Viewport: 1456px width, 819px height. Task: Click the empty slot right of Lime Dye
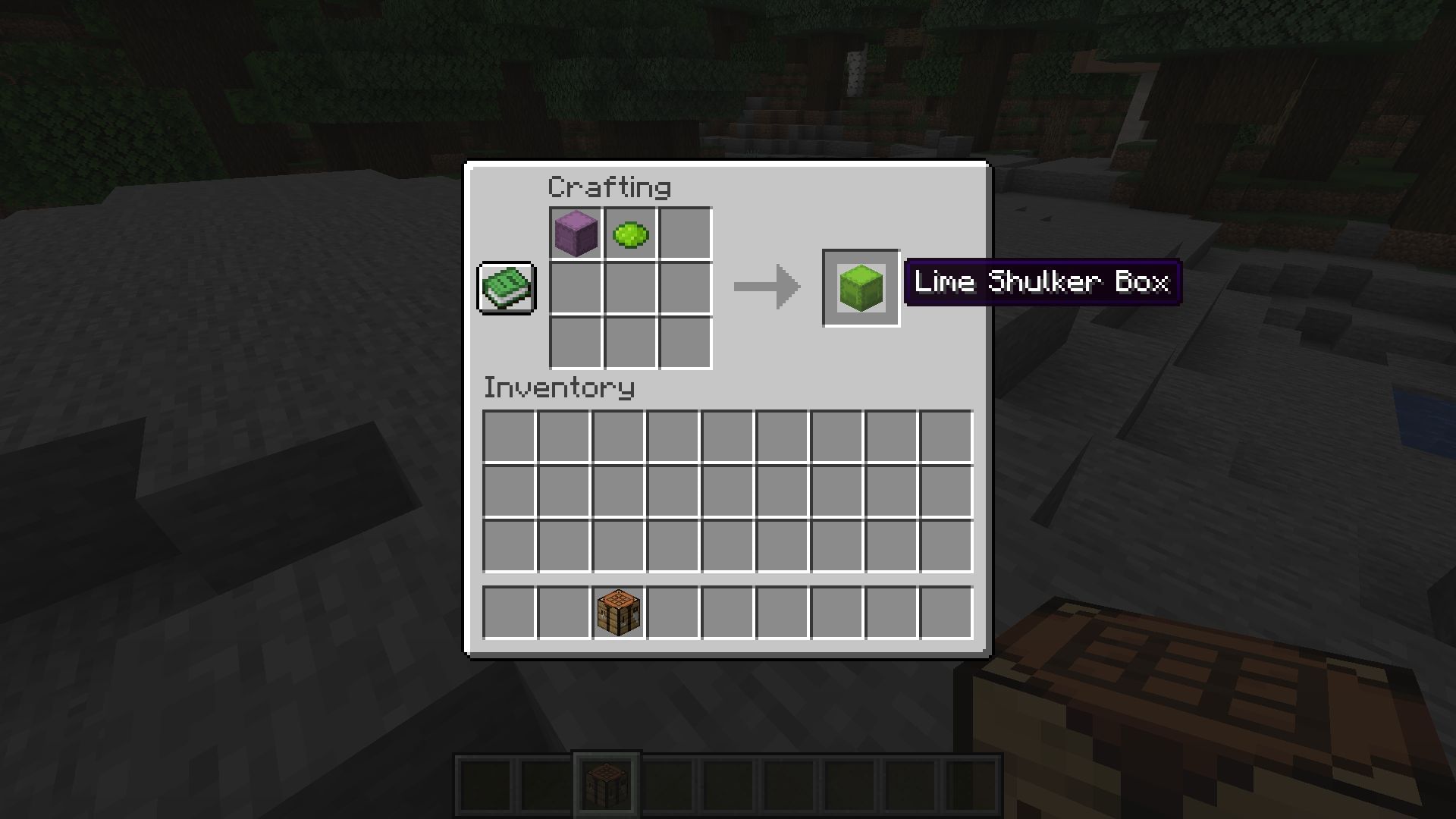coord(684,234)
